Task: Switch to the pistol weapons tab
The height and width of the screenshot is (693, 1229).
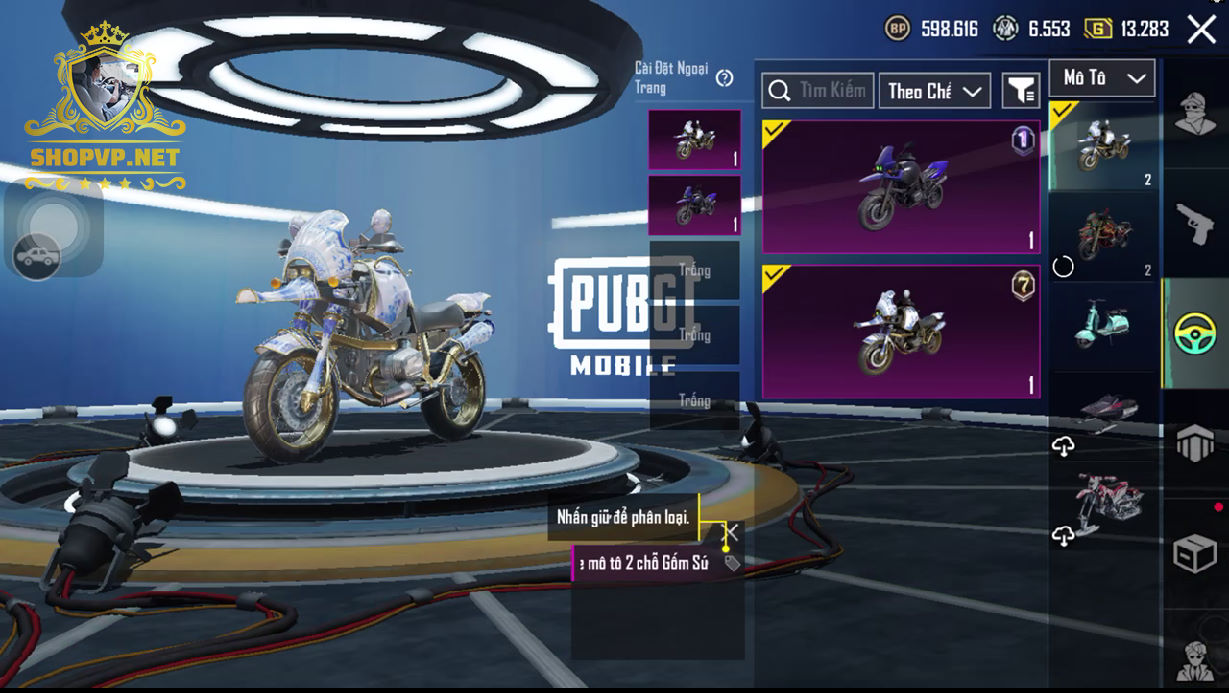Action: coord(1195,224)
